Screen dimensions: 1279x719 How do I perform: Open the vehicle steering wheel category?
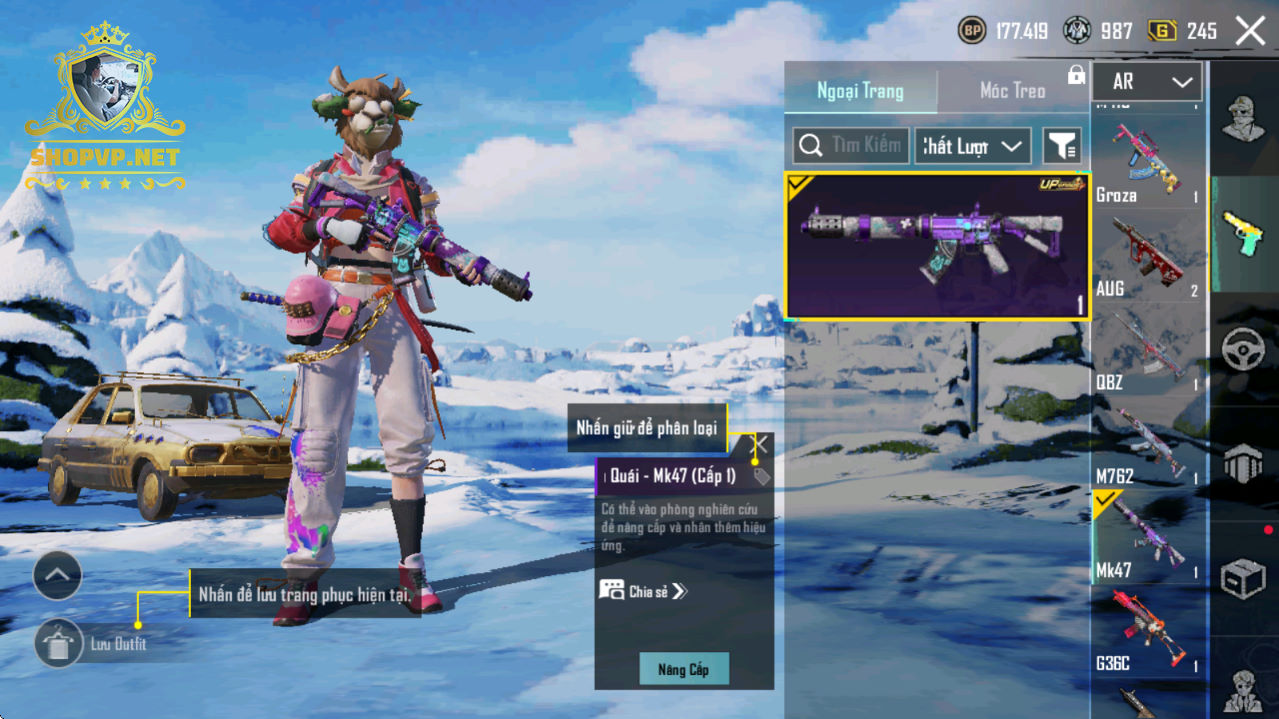(x=1243, y=350)
